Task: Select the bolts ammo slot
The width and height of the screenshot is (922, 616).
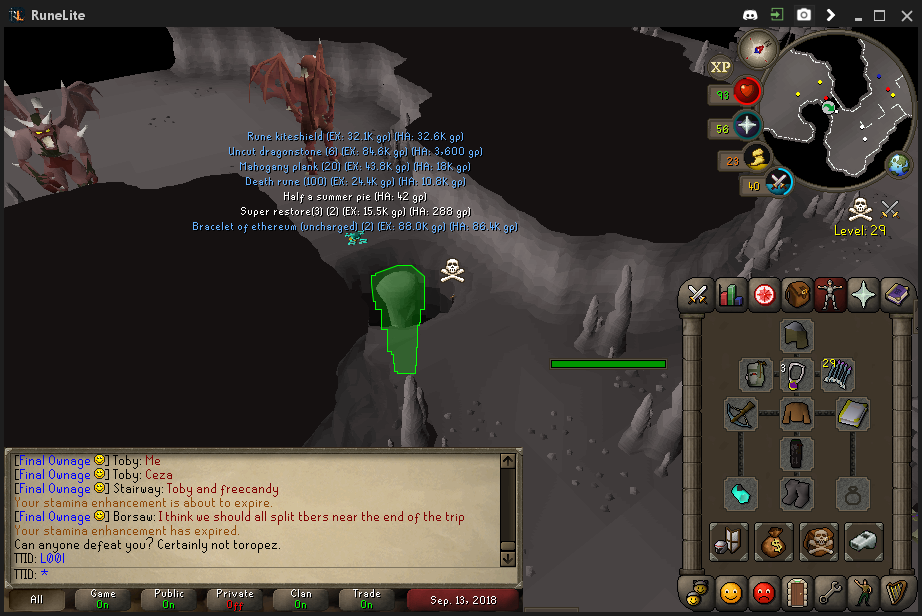Action: [838, 375]
